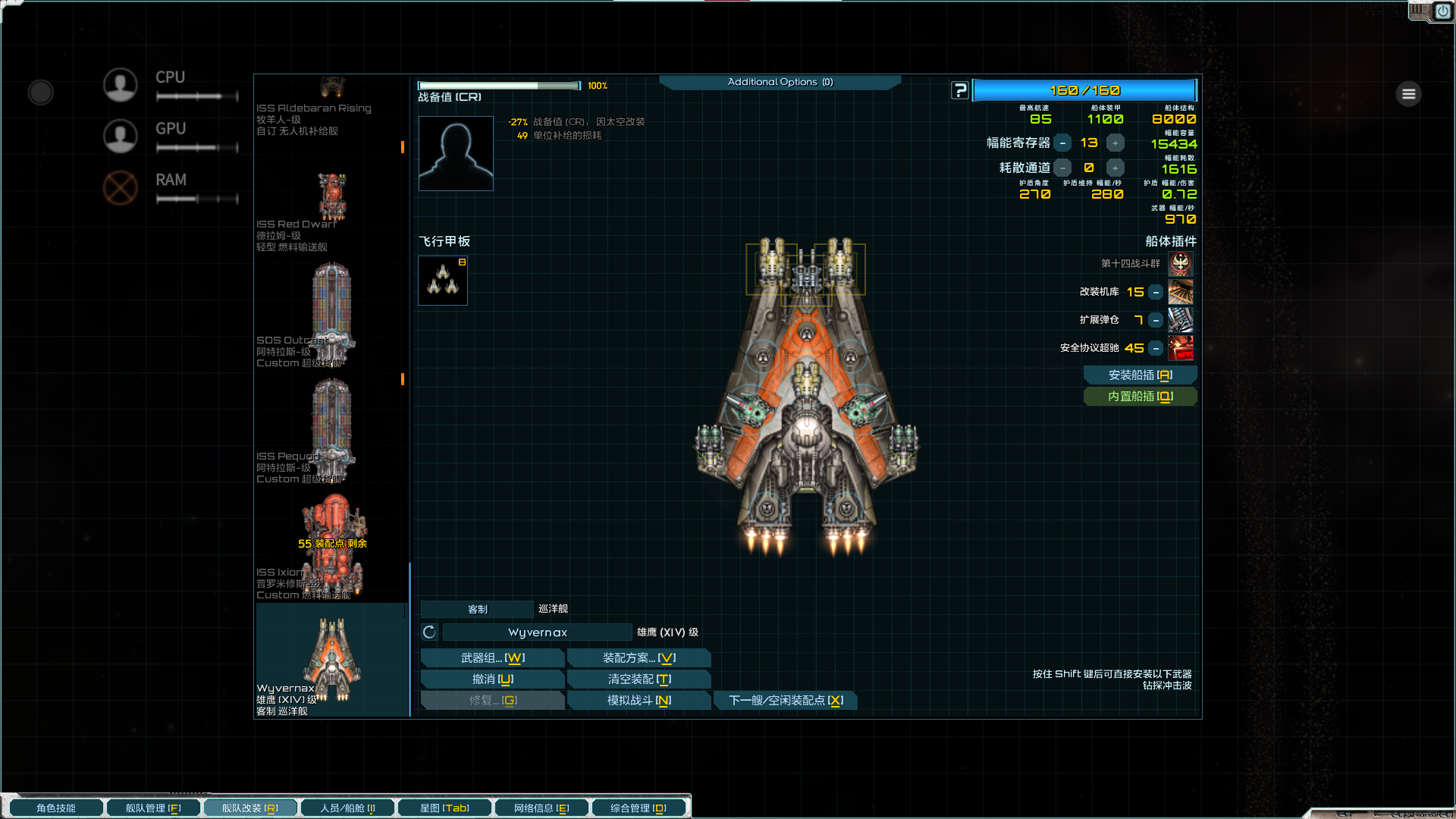Screen dimensions: 1456x819
Task: Switch to 角色技能 character skills tab
Action: click(x=55, y=808)
